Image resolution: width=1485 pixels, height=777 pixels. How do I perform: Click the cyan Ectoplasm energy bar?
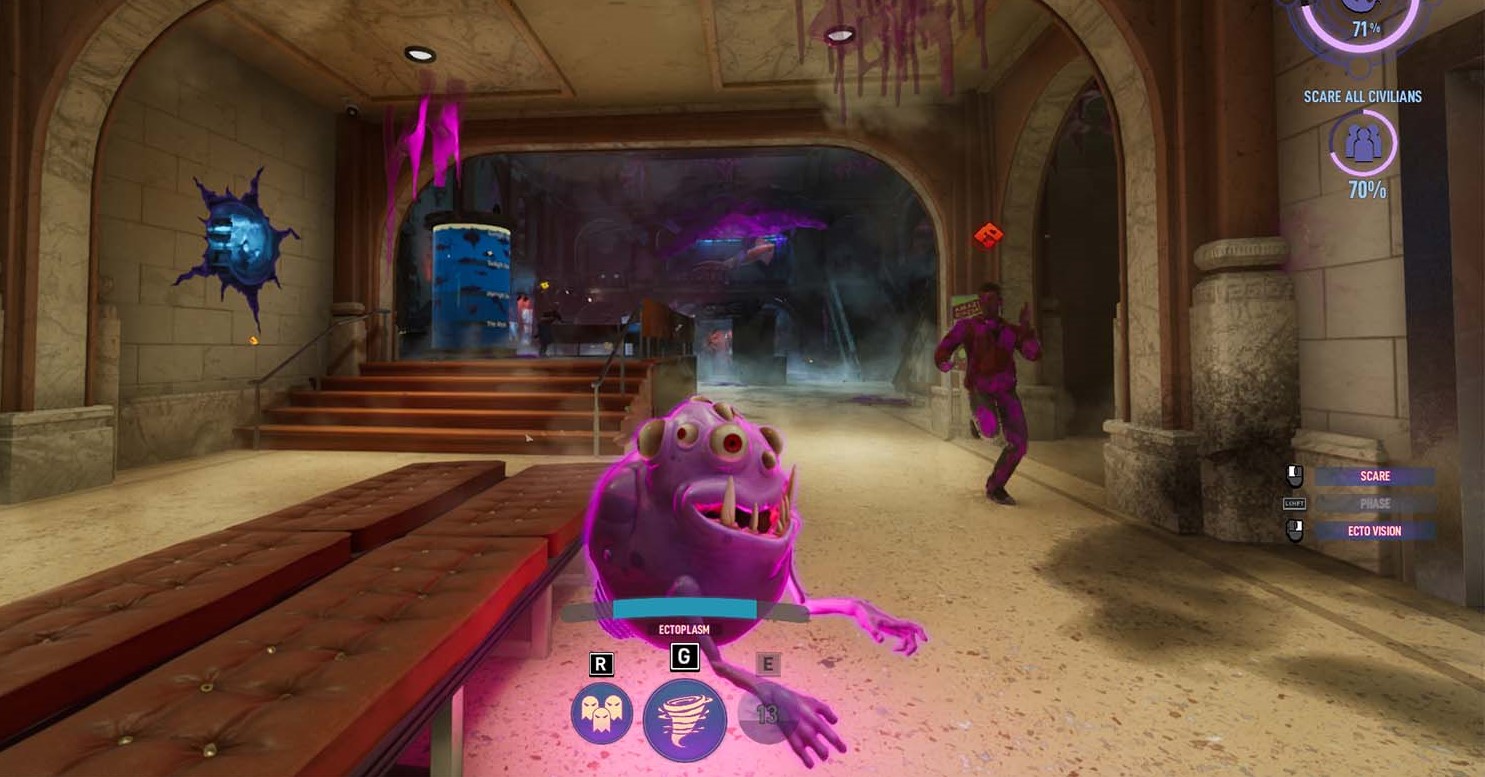pyautogui.click(x=686, y=606)
